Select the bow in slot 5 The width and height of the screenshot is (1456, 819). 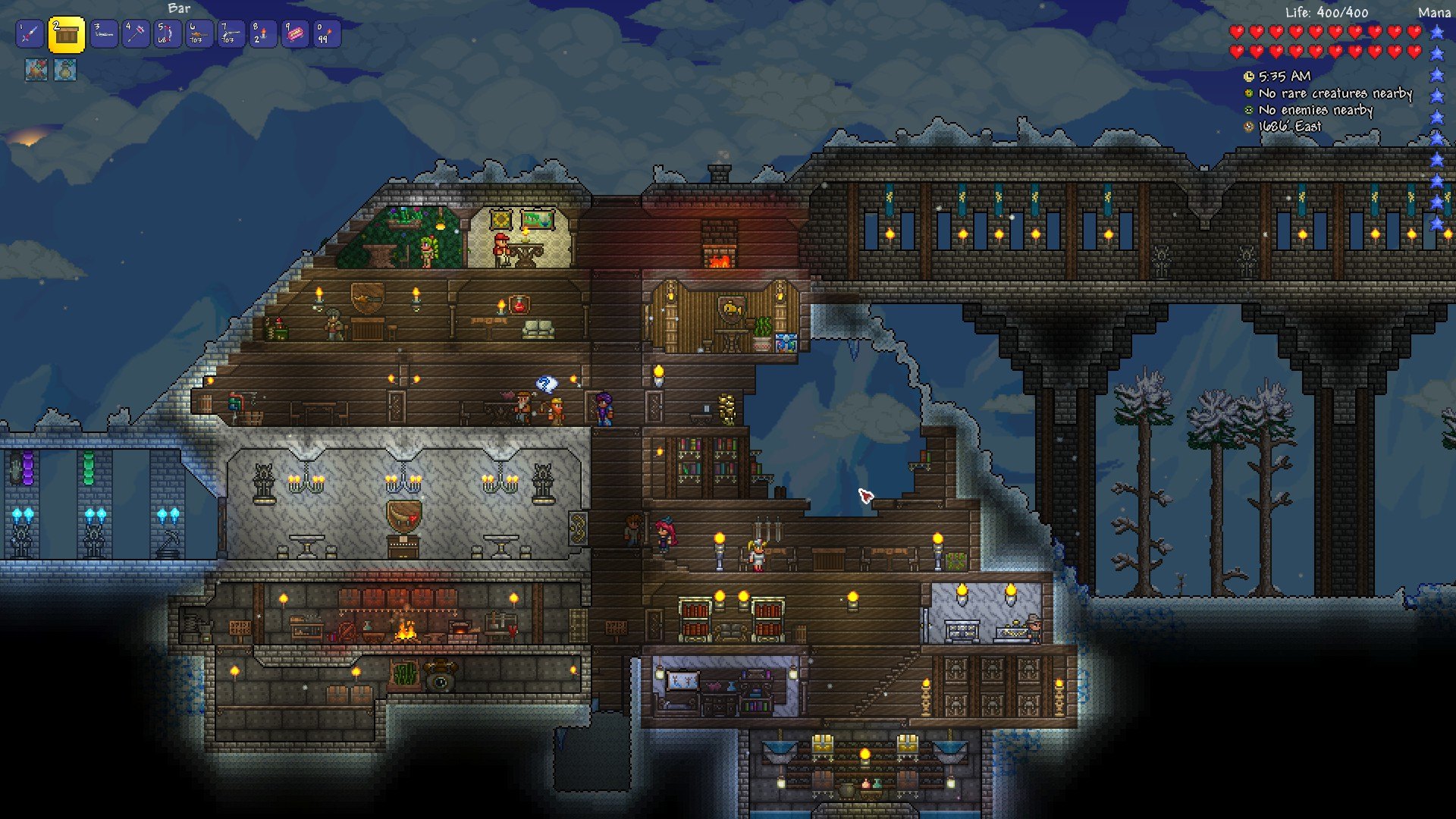tap(168, 34)
